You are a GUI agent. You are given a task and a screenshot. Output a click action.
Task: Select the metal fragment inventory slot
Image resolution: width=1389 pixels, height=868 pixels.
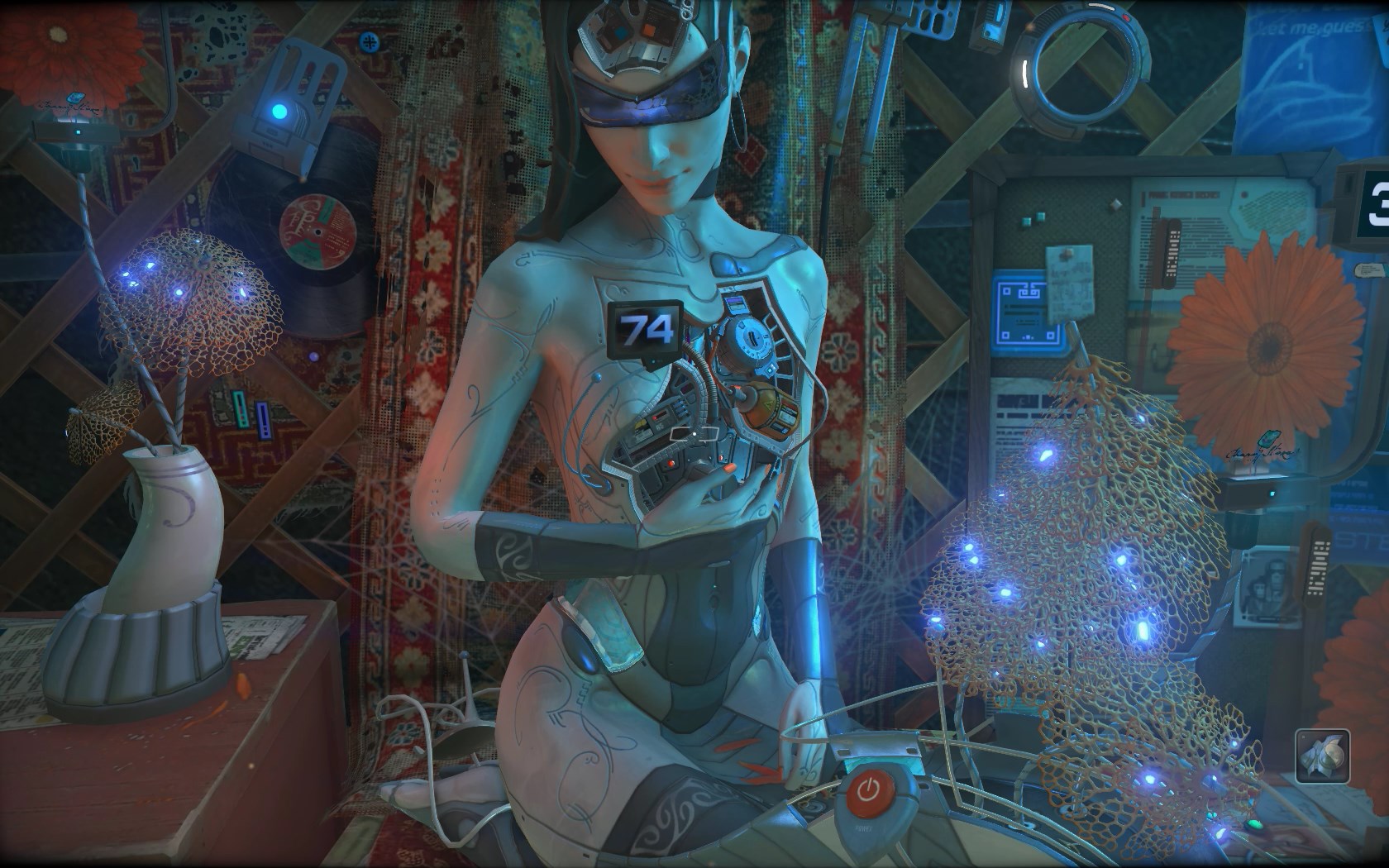pyautogui.click(x=1322, y=755)
